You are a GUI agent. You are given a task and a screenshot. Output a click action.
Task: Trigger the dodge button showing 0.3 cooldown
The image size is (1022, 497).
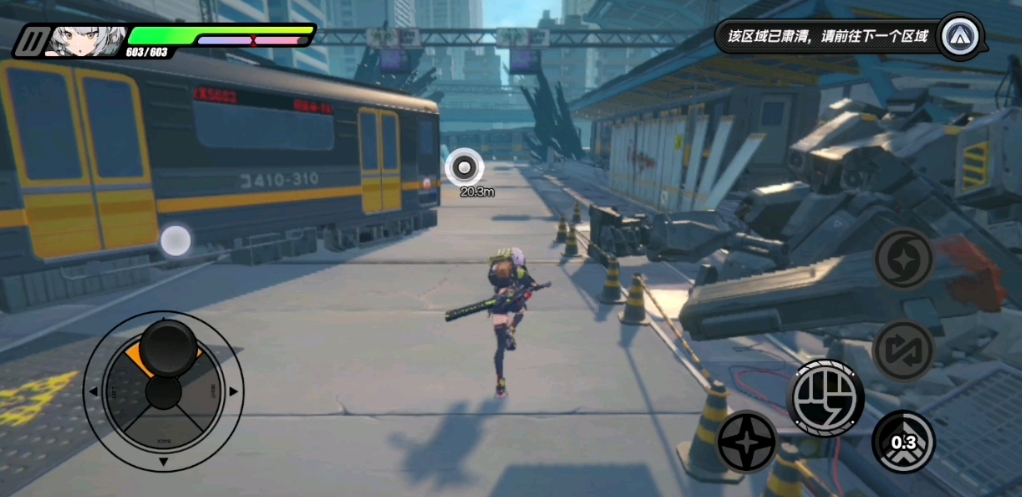coord(903,442)
